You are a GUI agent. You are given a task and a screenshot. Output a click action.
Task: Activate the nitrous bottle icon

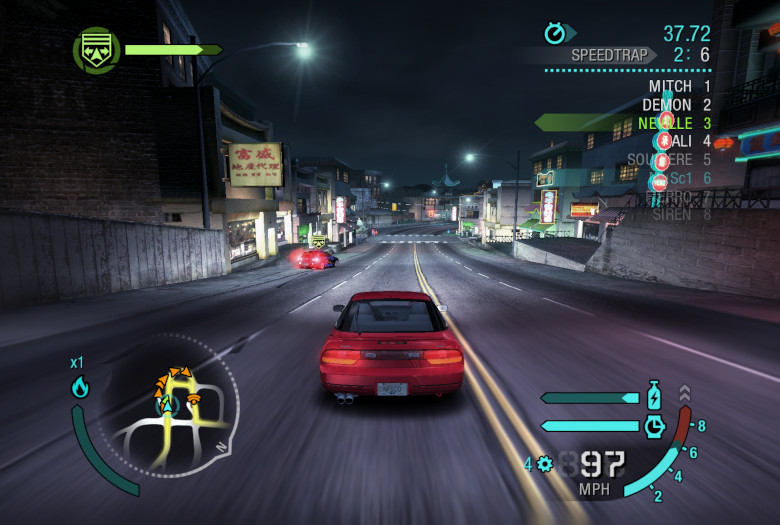click(x=654, y=394)
